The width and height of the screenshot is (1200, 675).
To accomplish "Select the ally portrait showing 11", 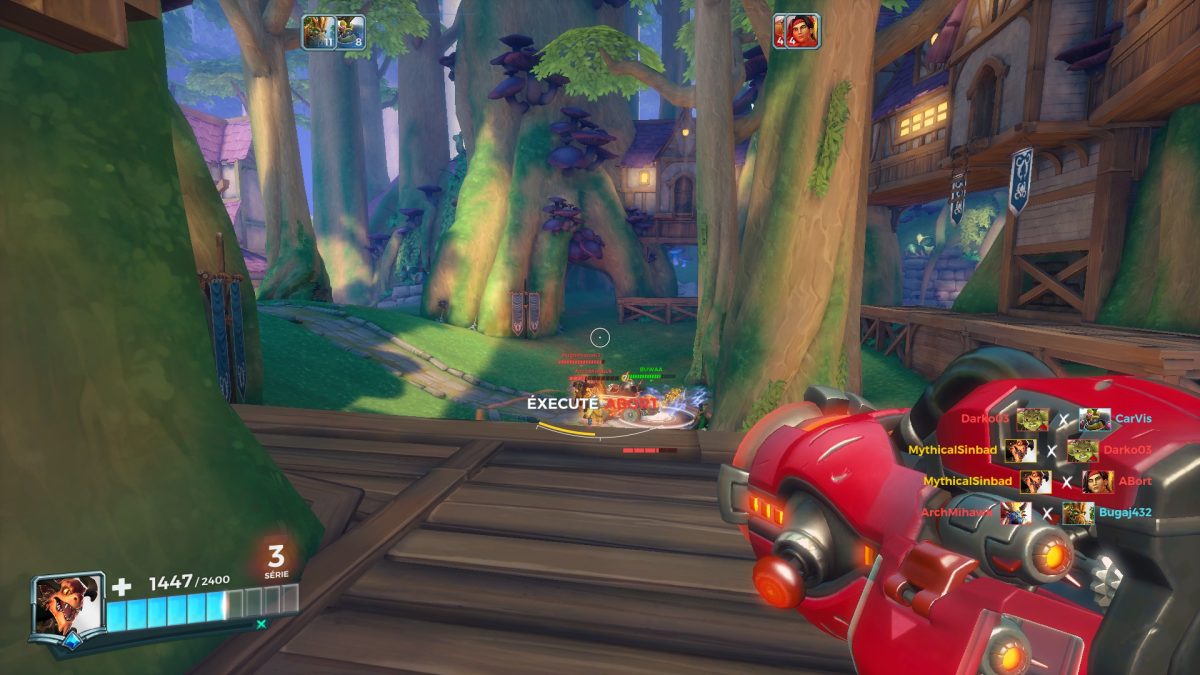I will [x=317, y=32].
